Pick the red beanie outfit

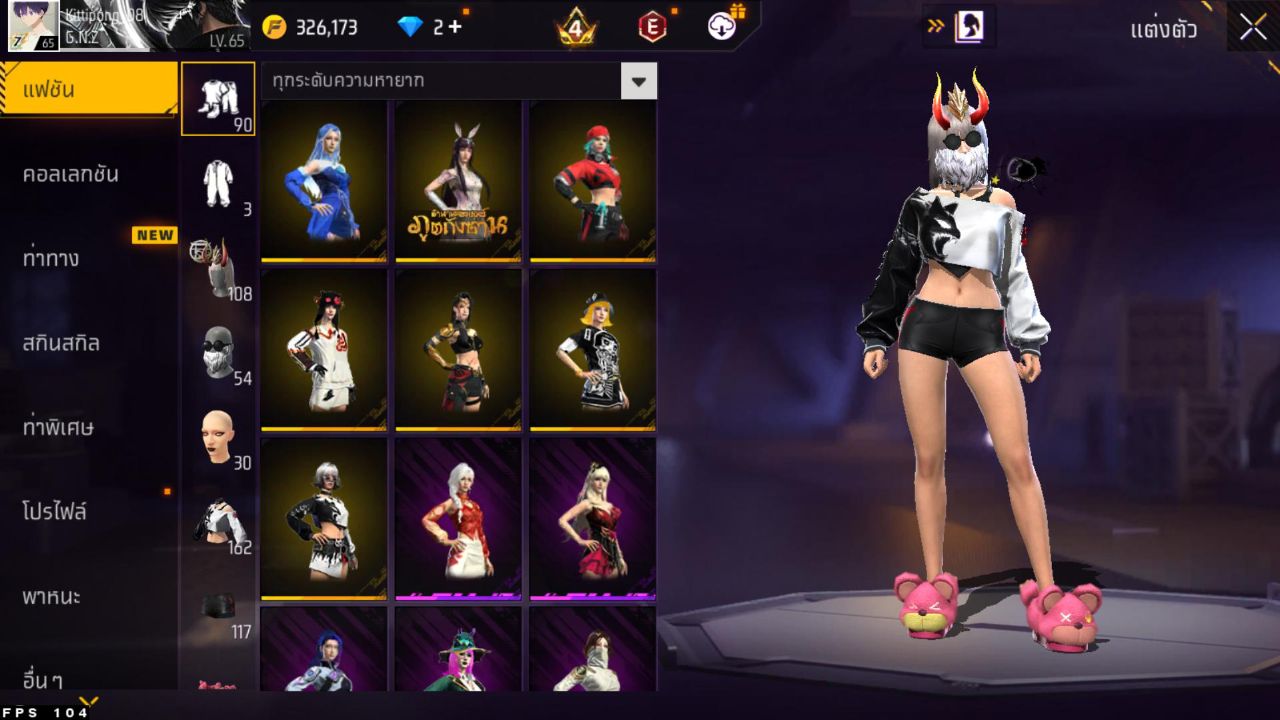(x=592, y=181)
